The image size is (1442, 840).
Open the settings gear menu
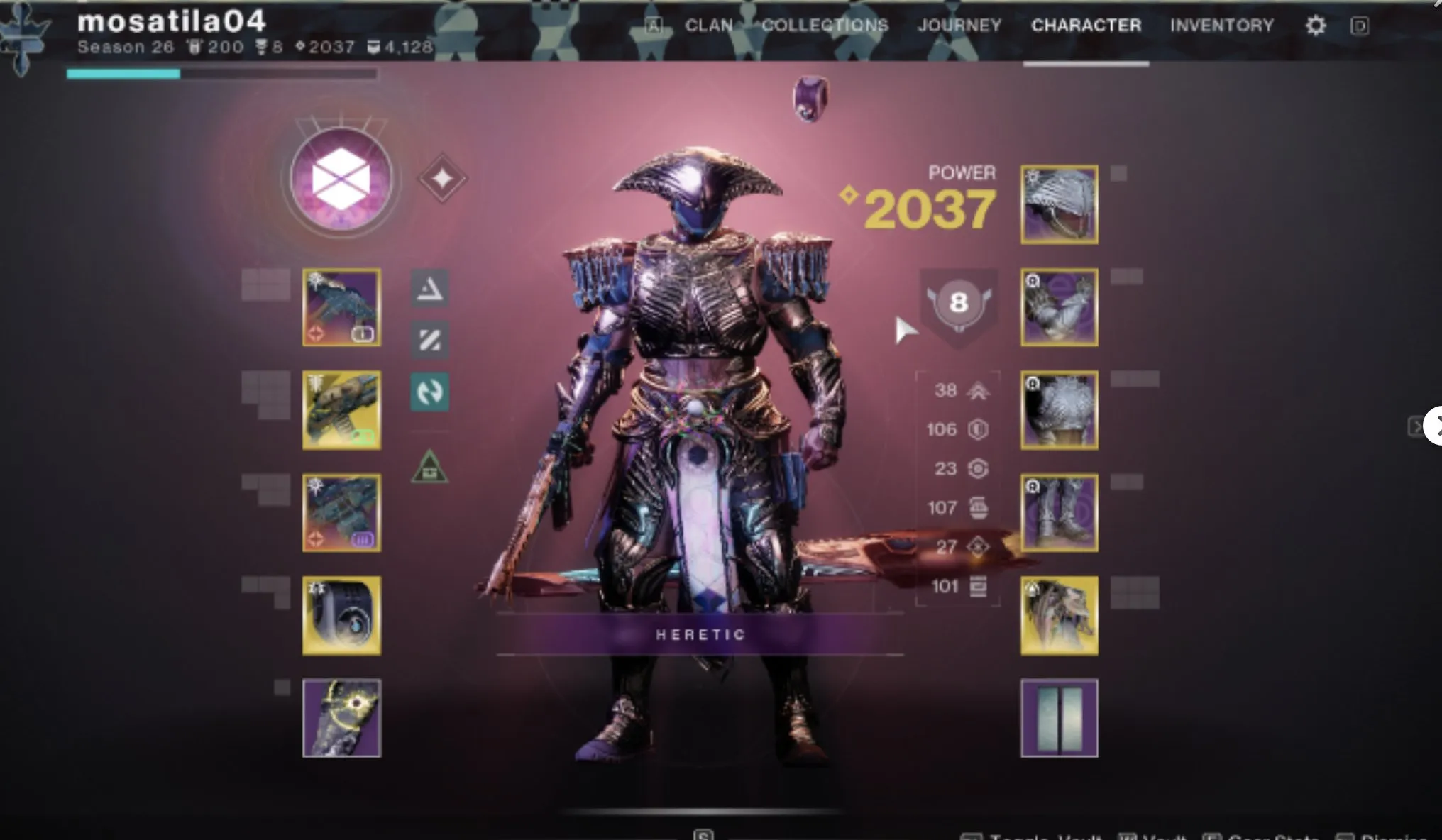[x=1314, y=25]
